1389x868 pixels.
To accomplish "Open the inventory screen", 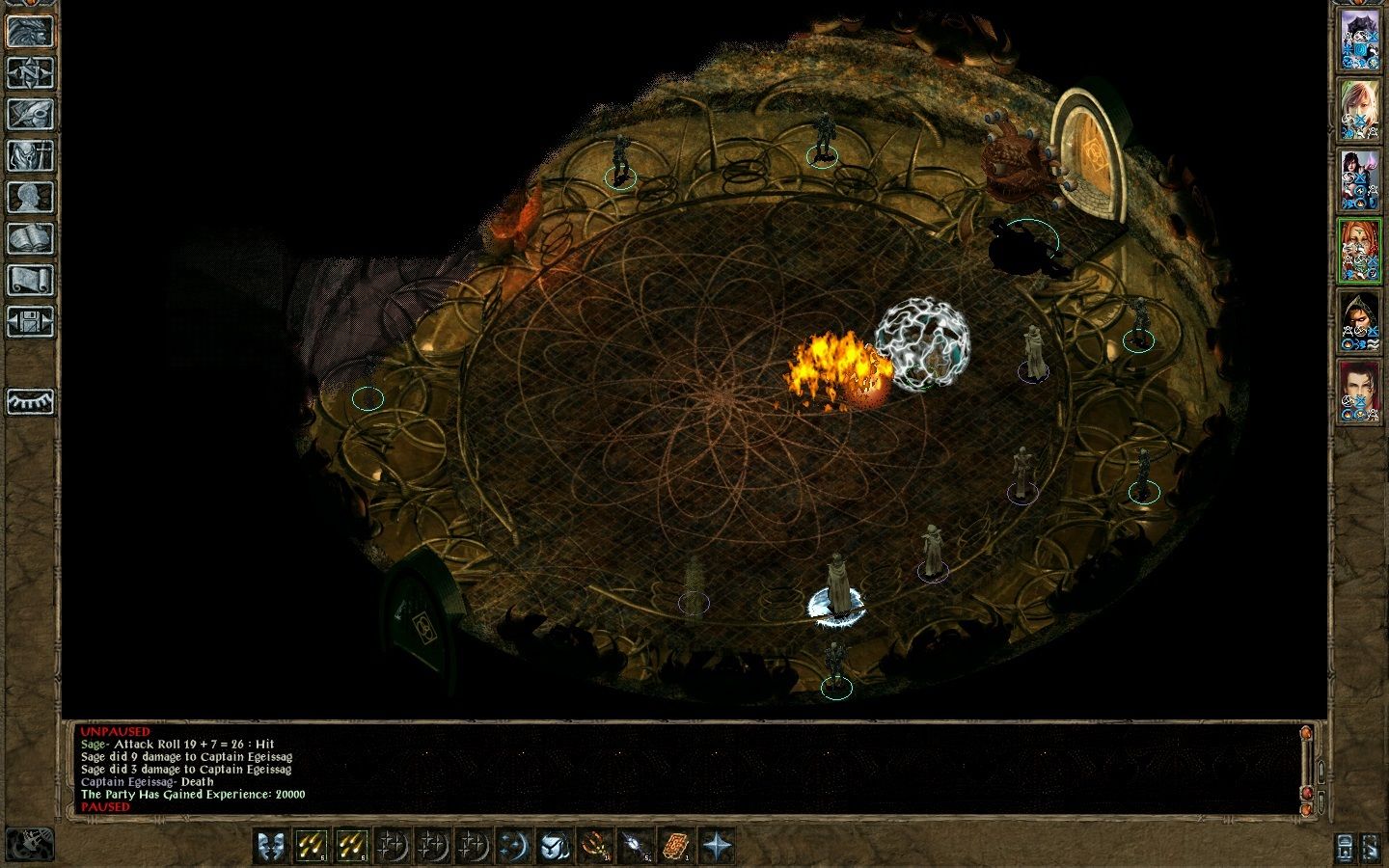I will (x=31, y=155).
